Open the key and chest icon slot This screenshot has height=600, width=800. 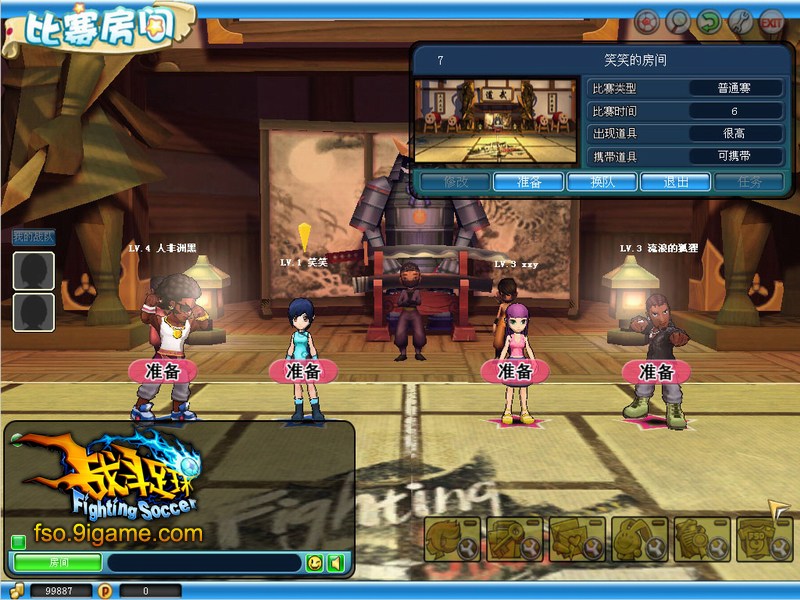[515, 540]
